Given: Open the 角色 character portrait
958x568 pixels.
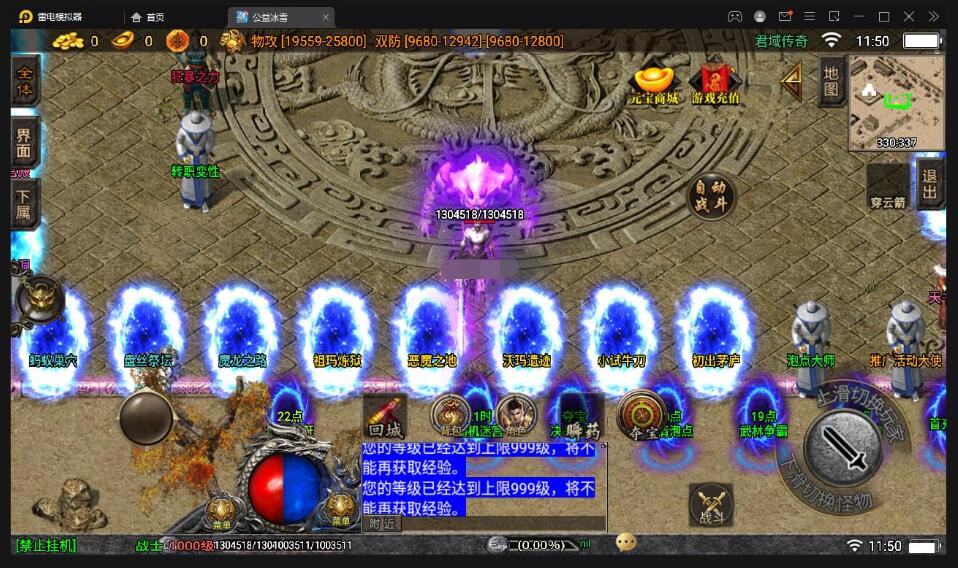Looking at the screenshot, I should [516, 415].
